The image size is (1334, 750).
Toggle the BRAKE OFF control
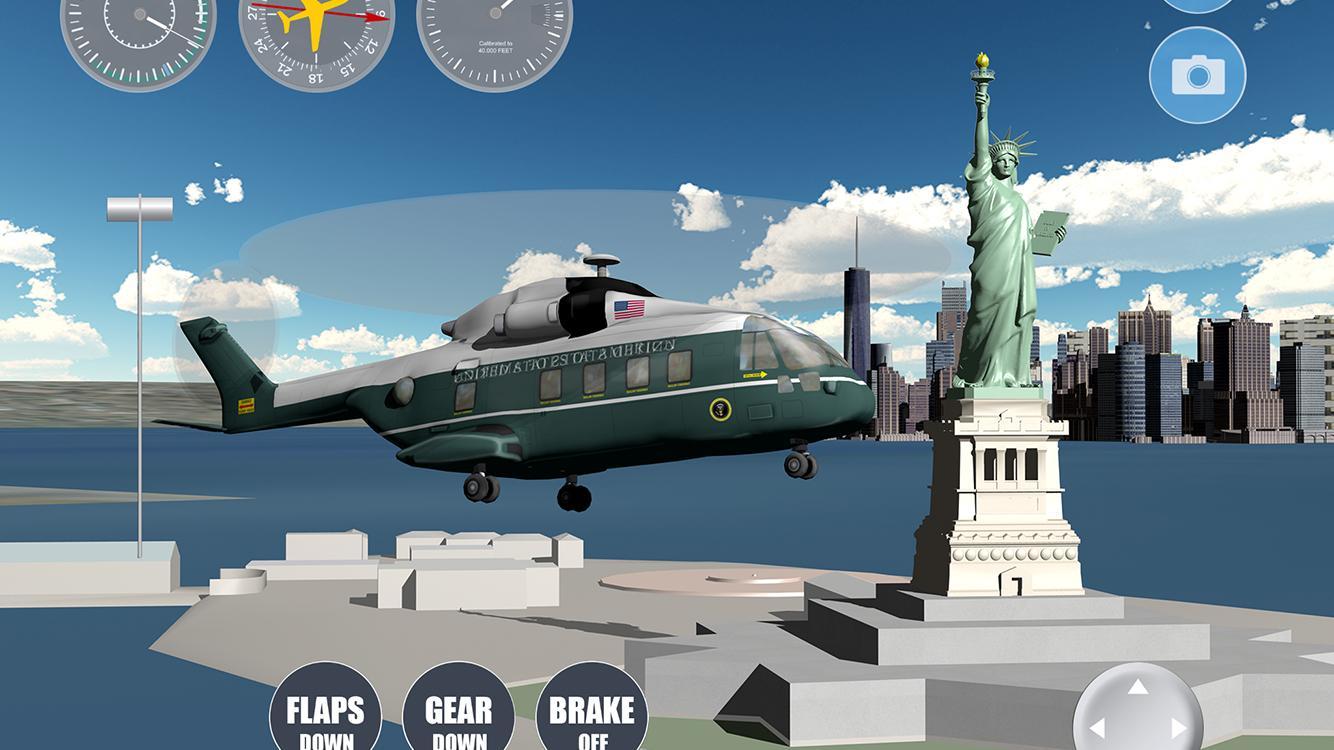click(590, 714)
